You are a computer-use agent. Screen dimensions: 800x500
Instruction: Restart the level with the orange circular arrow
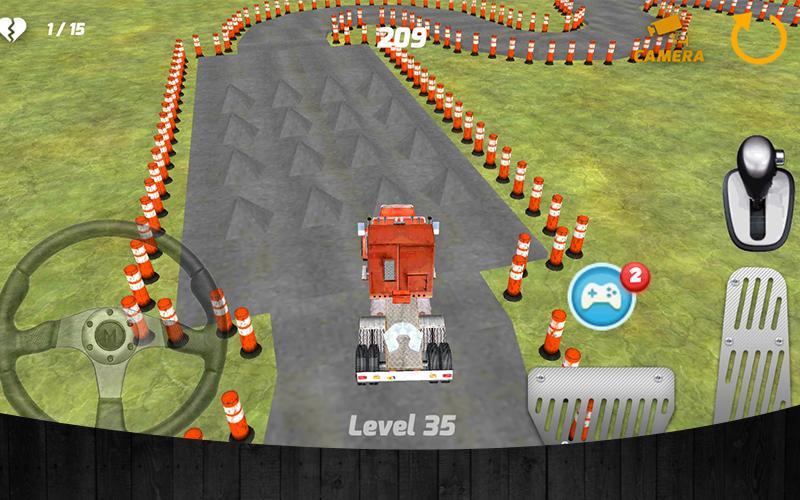[x=758, y=37]
